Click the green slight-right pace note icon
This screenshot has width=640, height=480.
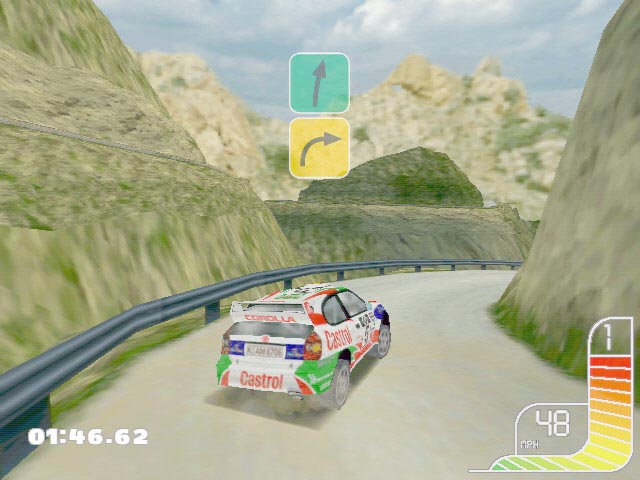coord(319,83)
